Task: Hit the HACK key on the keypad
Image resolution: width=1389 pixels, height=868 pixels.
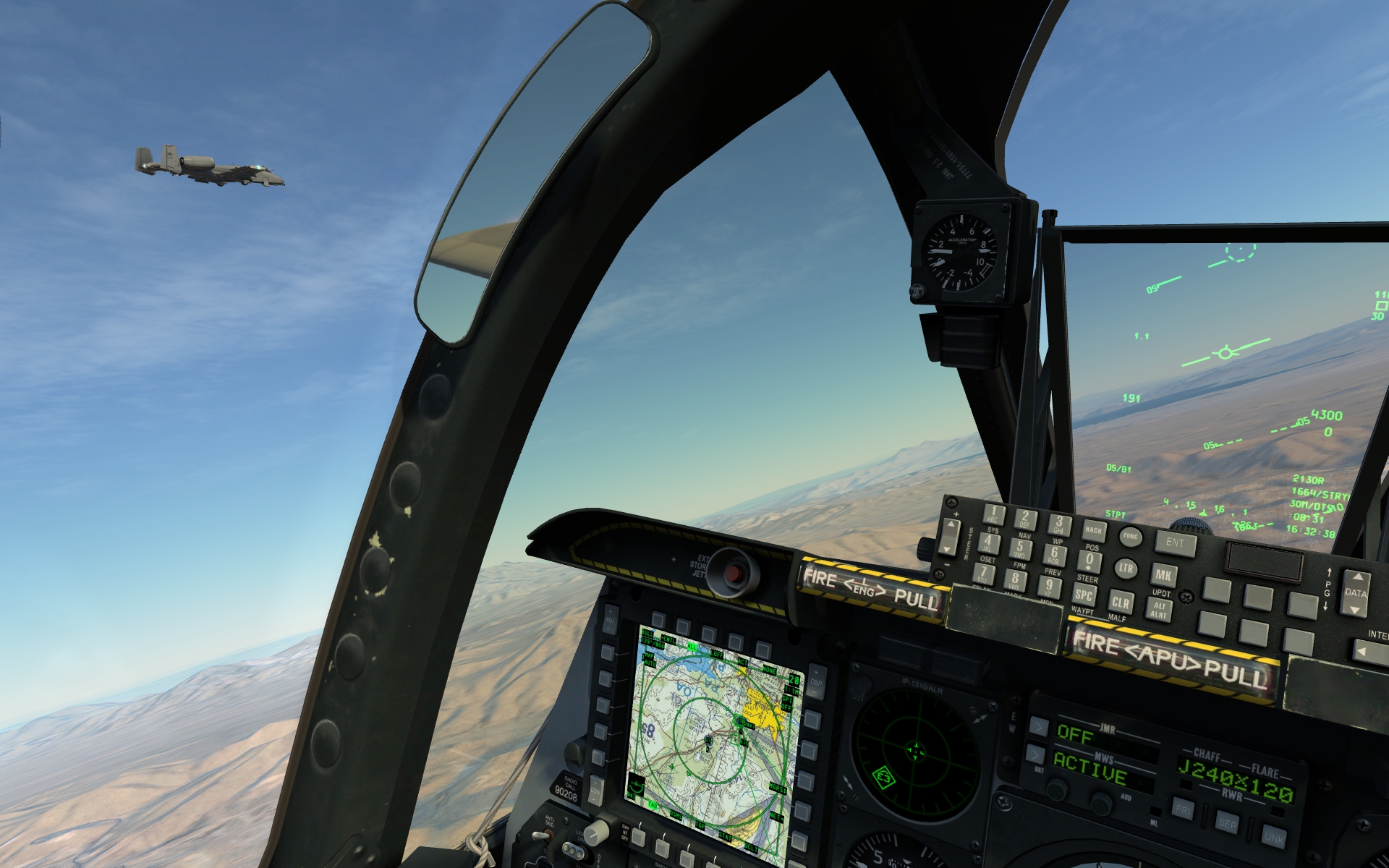Action: pos(1094,531)
